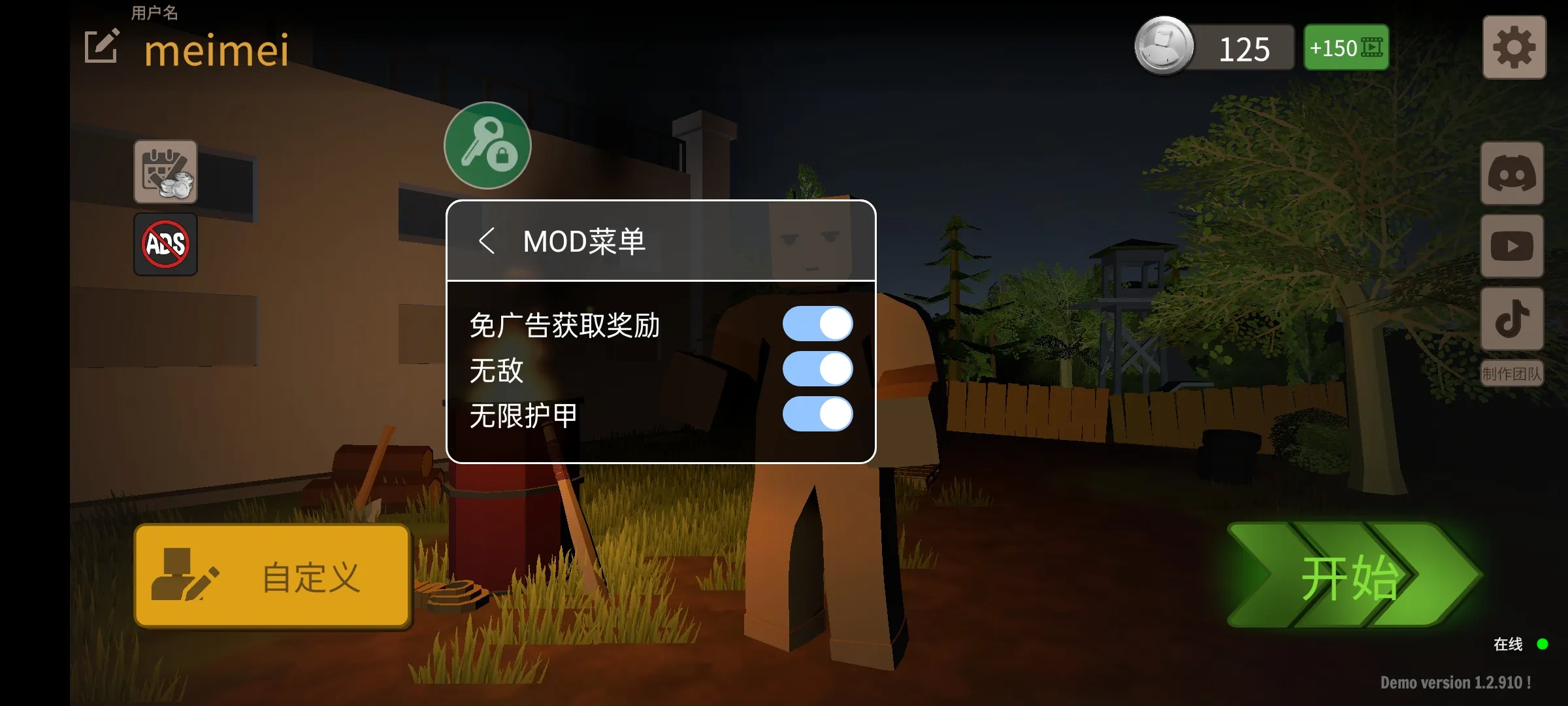Click the character avatar icon on 自定义 button
The image size is (1568, 706).
178,575
